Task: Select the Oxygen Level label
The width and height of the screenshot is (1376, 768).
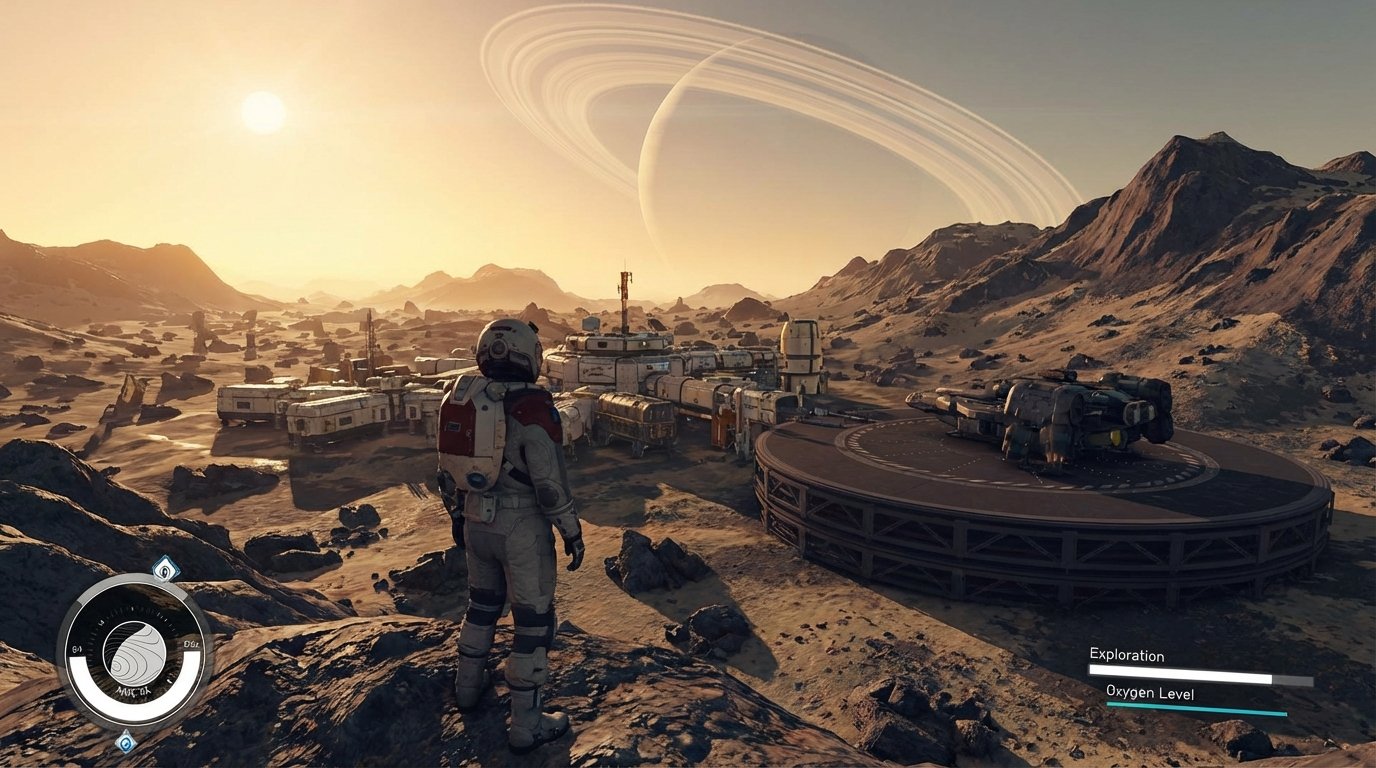Action: point(1151,692)
